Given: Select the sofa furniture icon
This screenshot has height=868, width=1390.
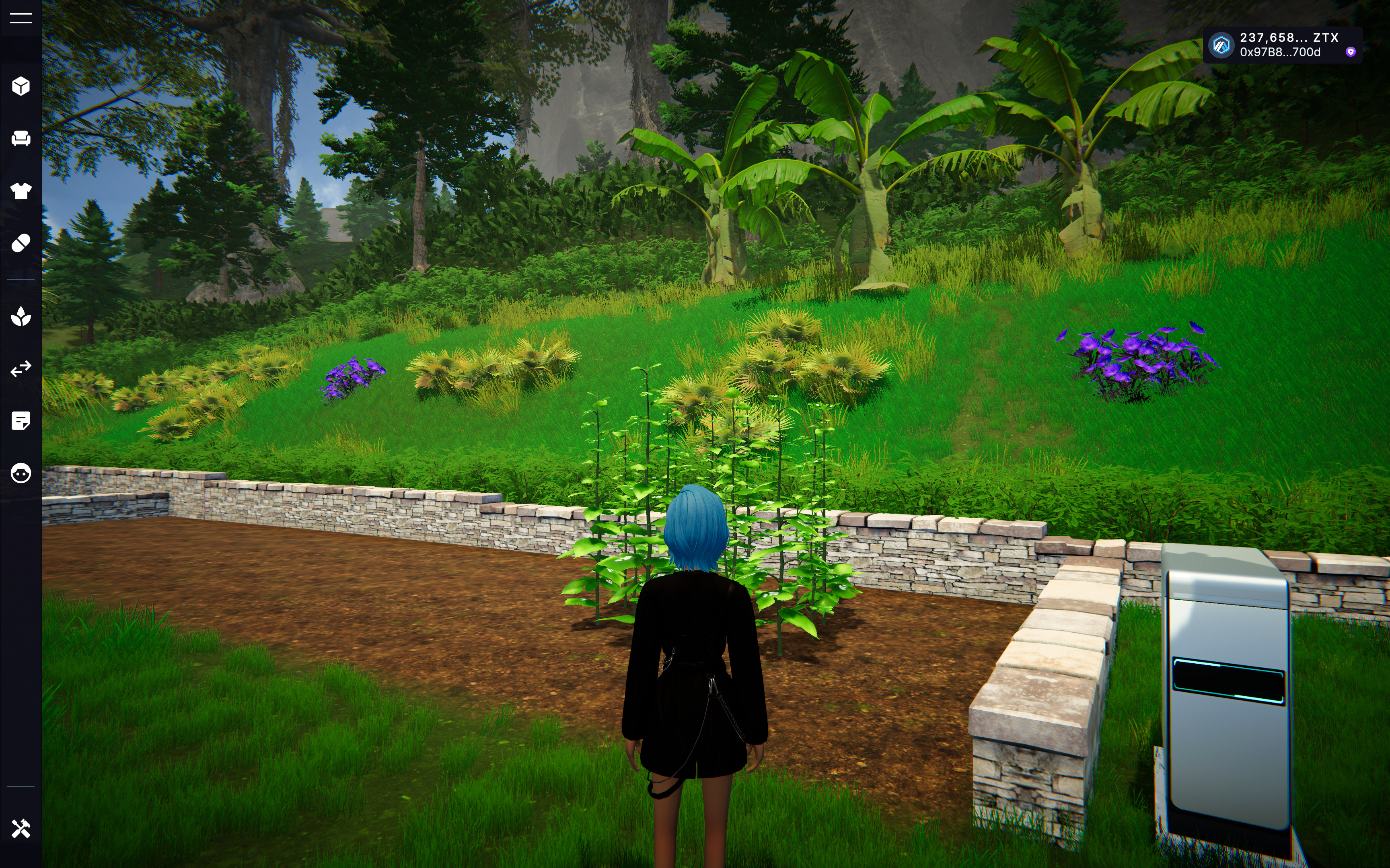Looking at the screenshot, I should (21, 138).
